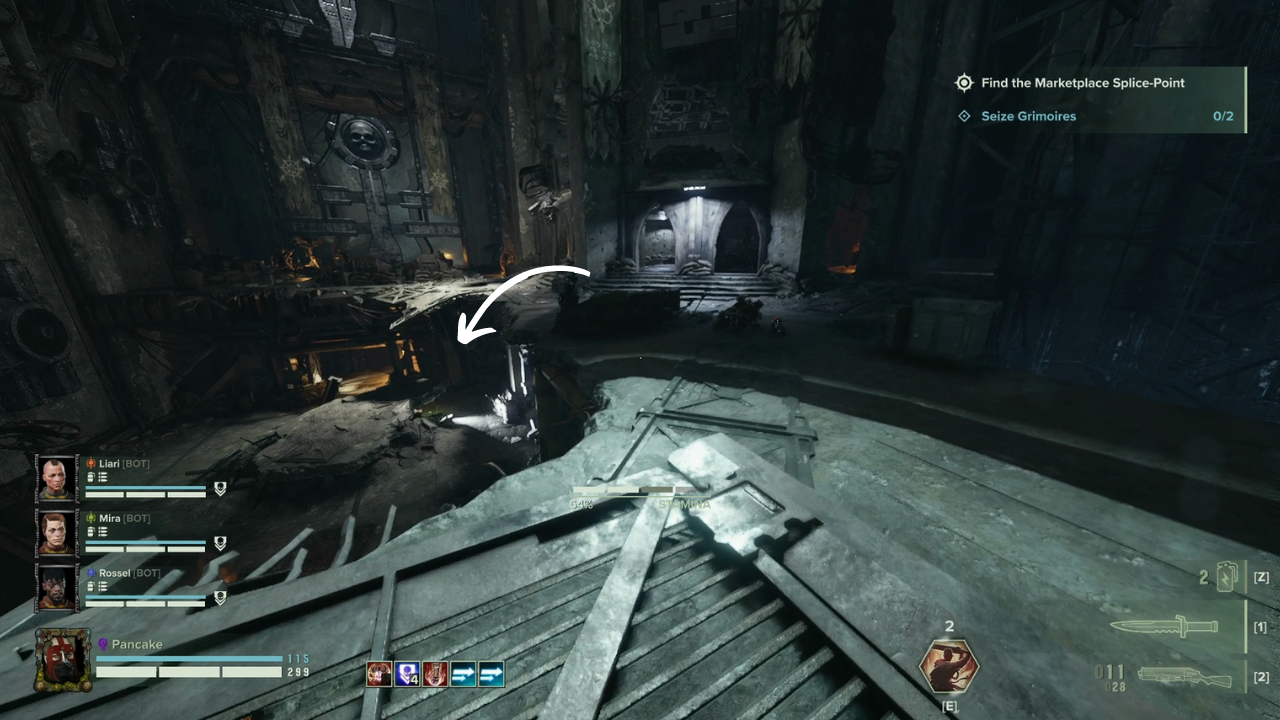
Task: Expand the Seize Grimoires objective entry
Action: click(964, 116)
